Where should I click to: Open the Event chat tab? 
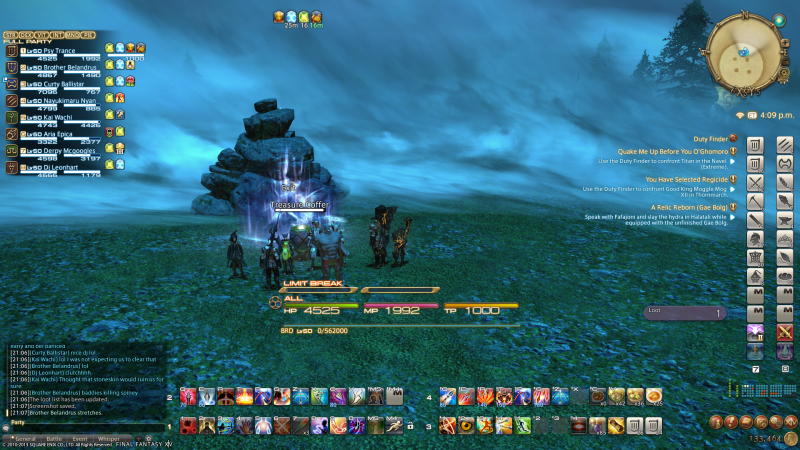click(80, 439)
